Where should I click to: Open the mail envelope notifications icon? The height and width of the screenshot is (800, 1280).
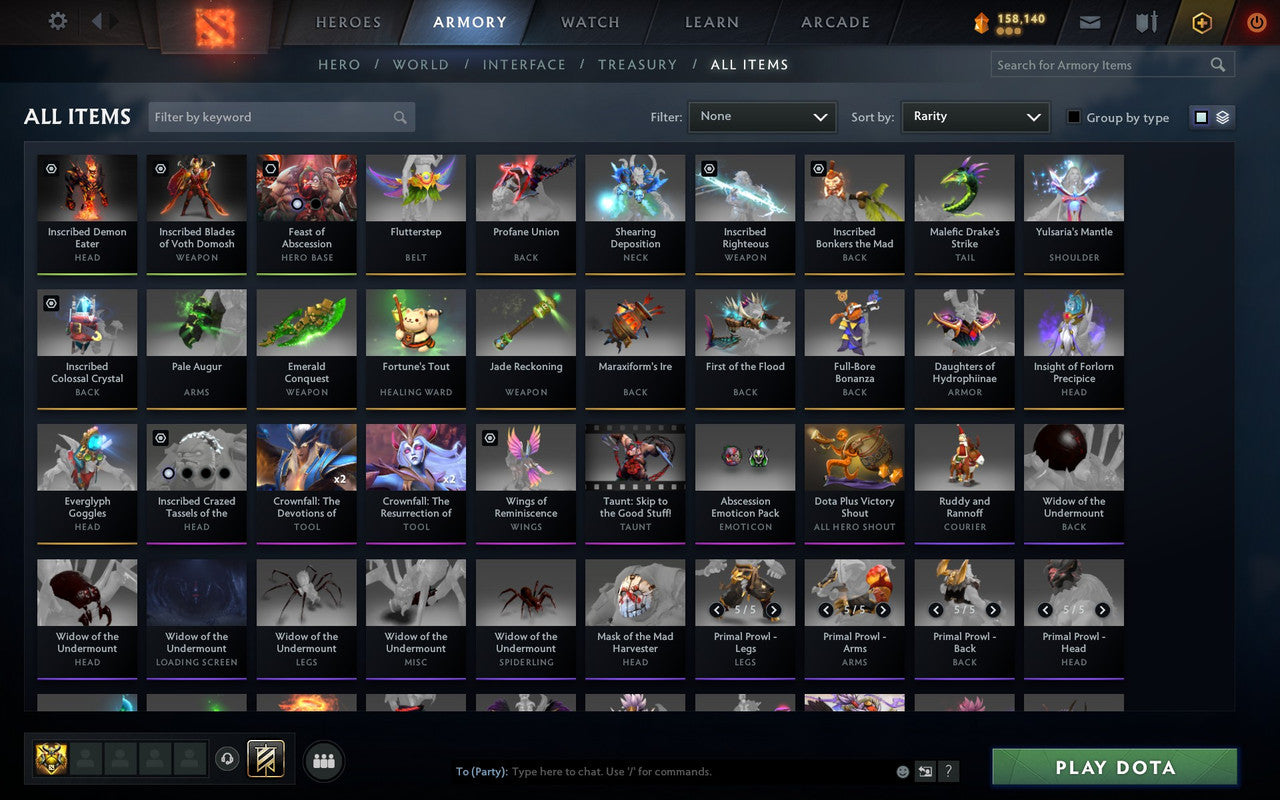(1089, 22)
